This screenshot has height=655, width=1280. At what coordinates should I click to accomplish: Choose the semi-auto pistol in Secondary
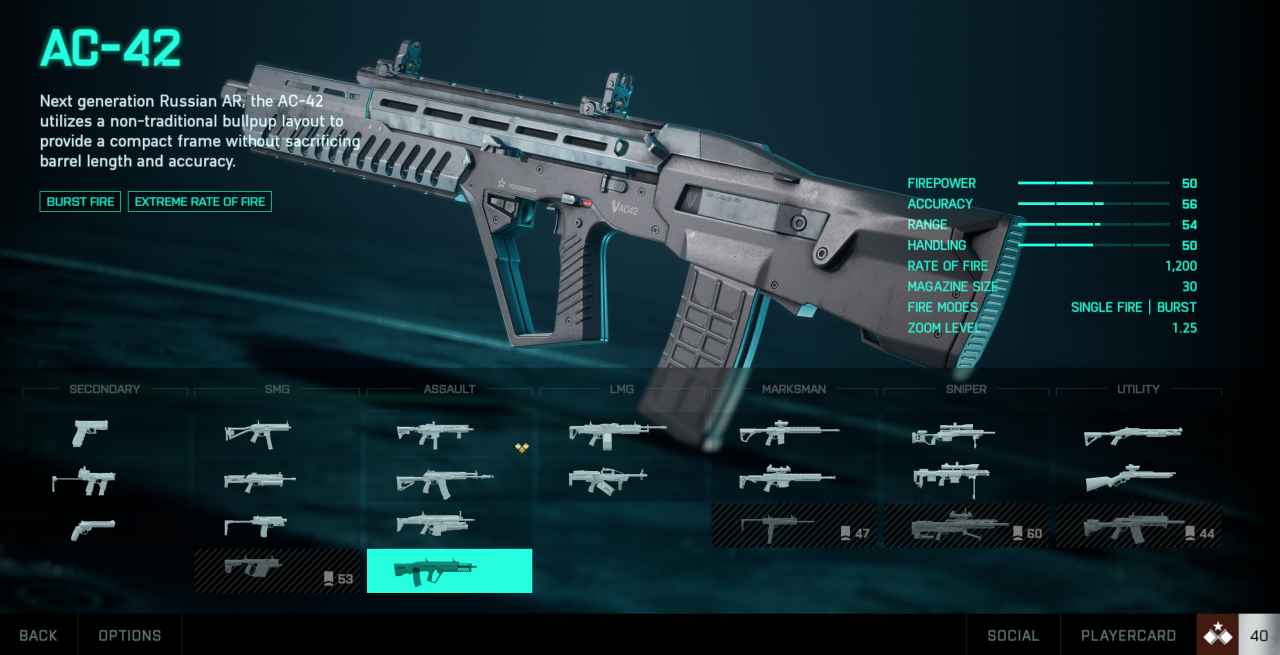90,433
